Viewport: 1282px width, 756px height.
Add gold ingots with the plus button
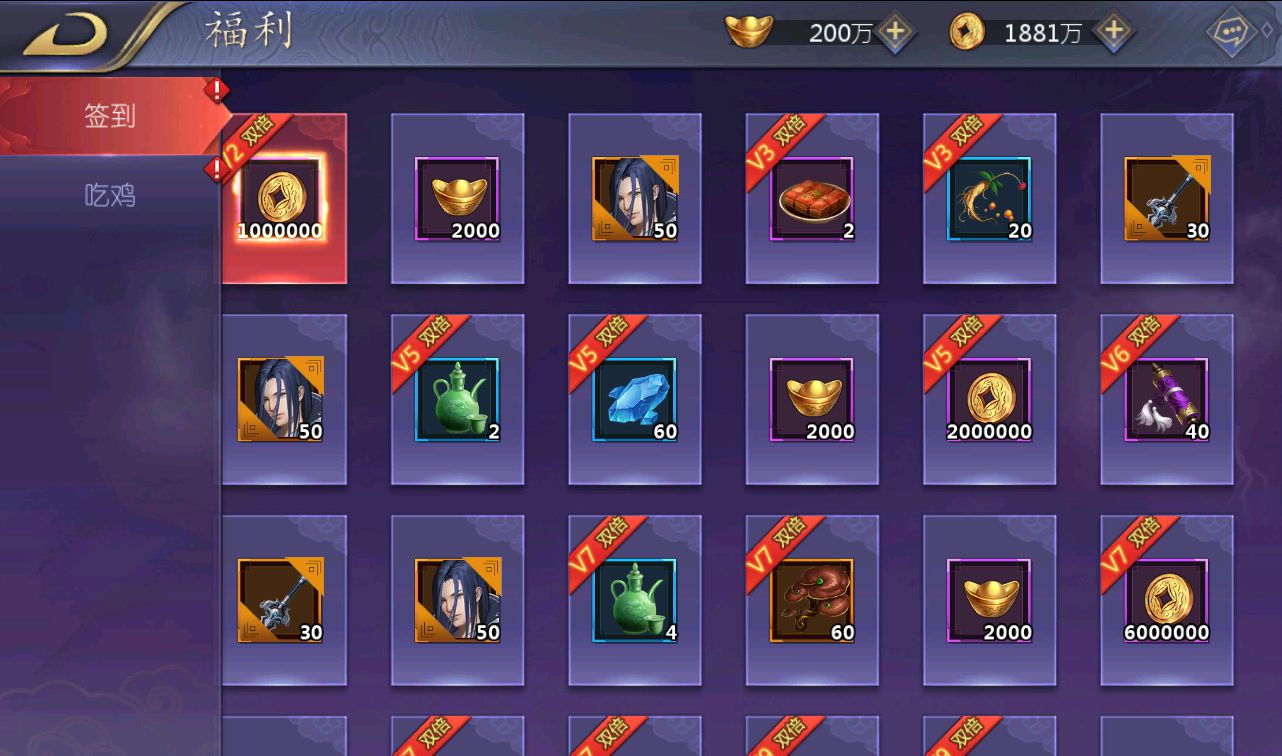pyautogui.click(x=895, y=32)
